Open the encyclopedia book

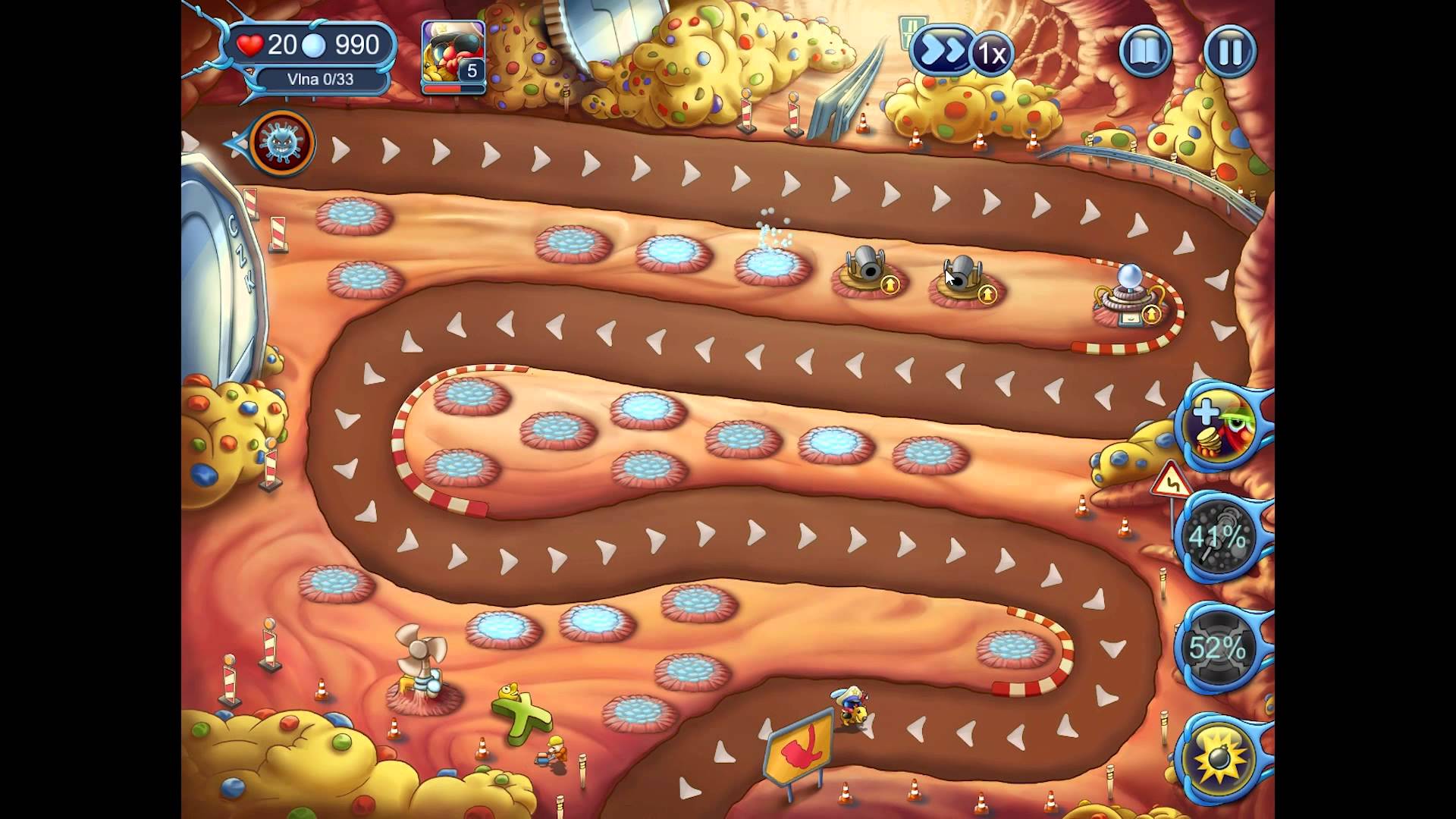tap(1145, 52)
